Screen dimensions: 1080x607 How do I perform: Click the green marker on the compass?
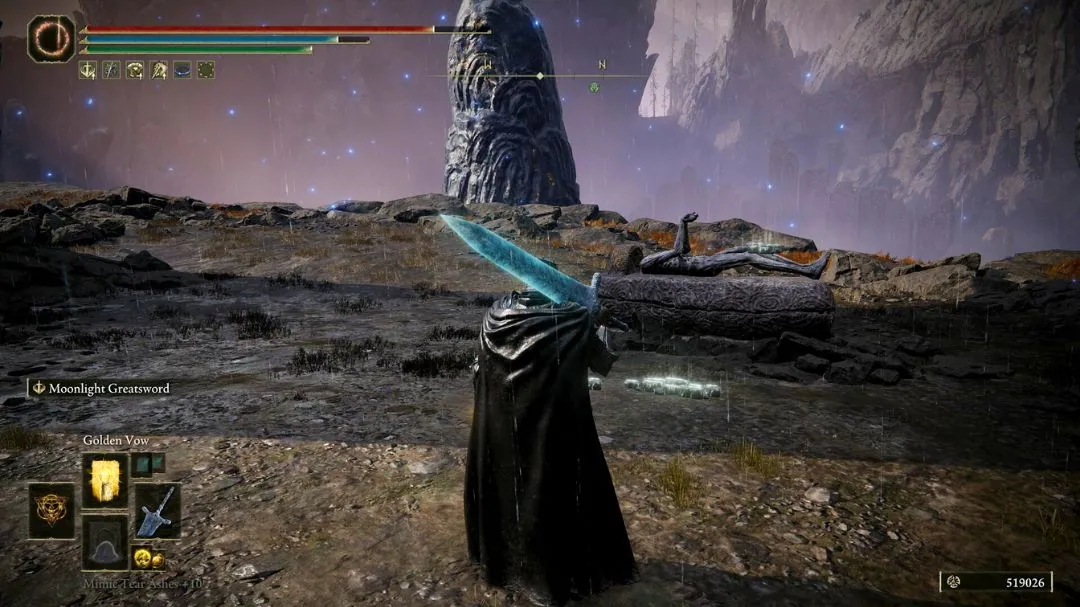point(594,87)
